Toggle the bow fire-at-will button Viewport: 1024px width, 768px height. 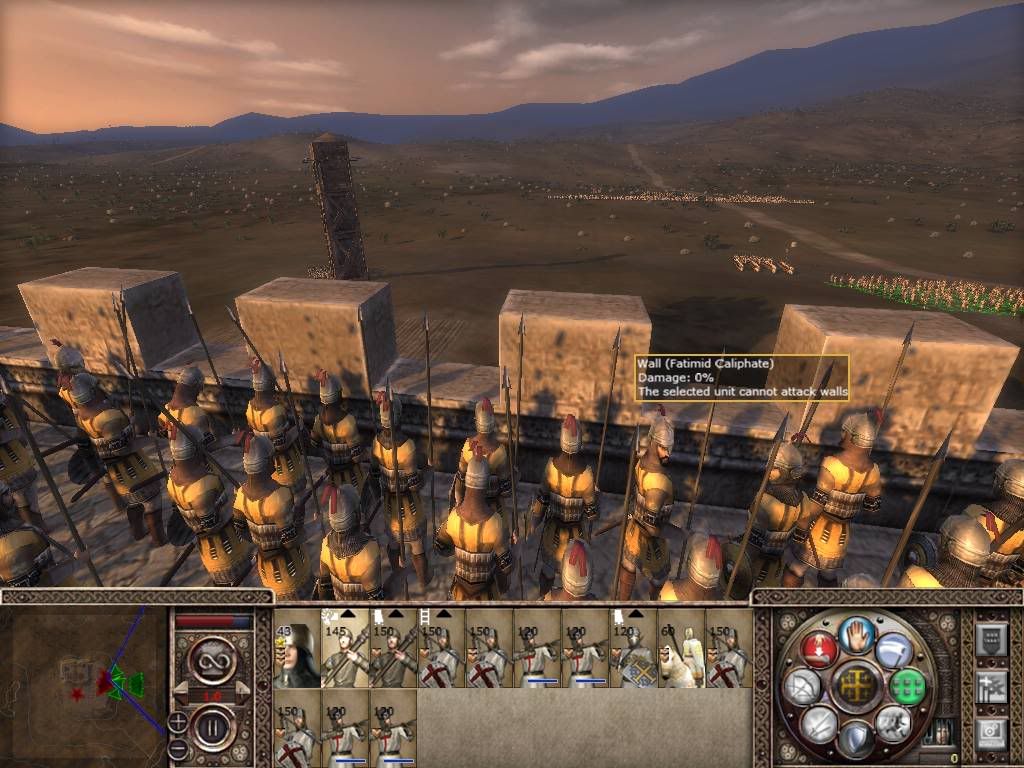[x=803, y=686]
